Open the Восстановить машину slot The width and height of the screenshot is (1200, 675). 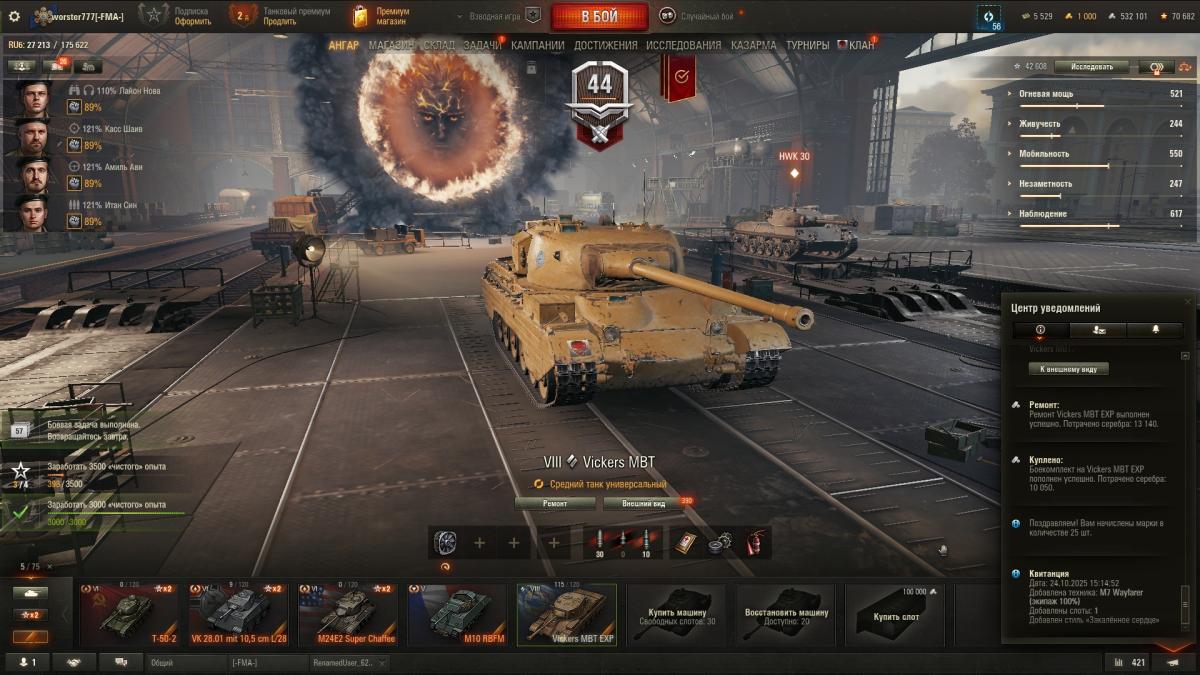click(786, 614)
